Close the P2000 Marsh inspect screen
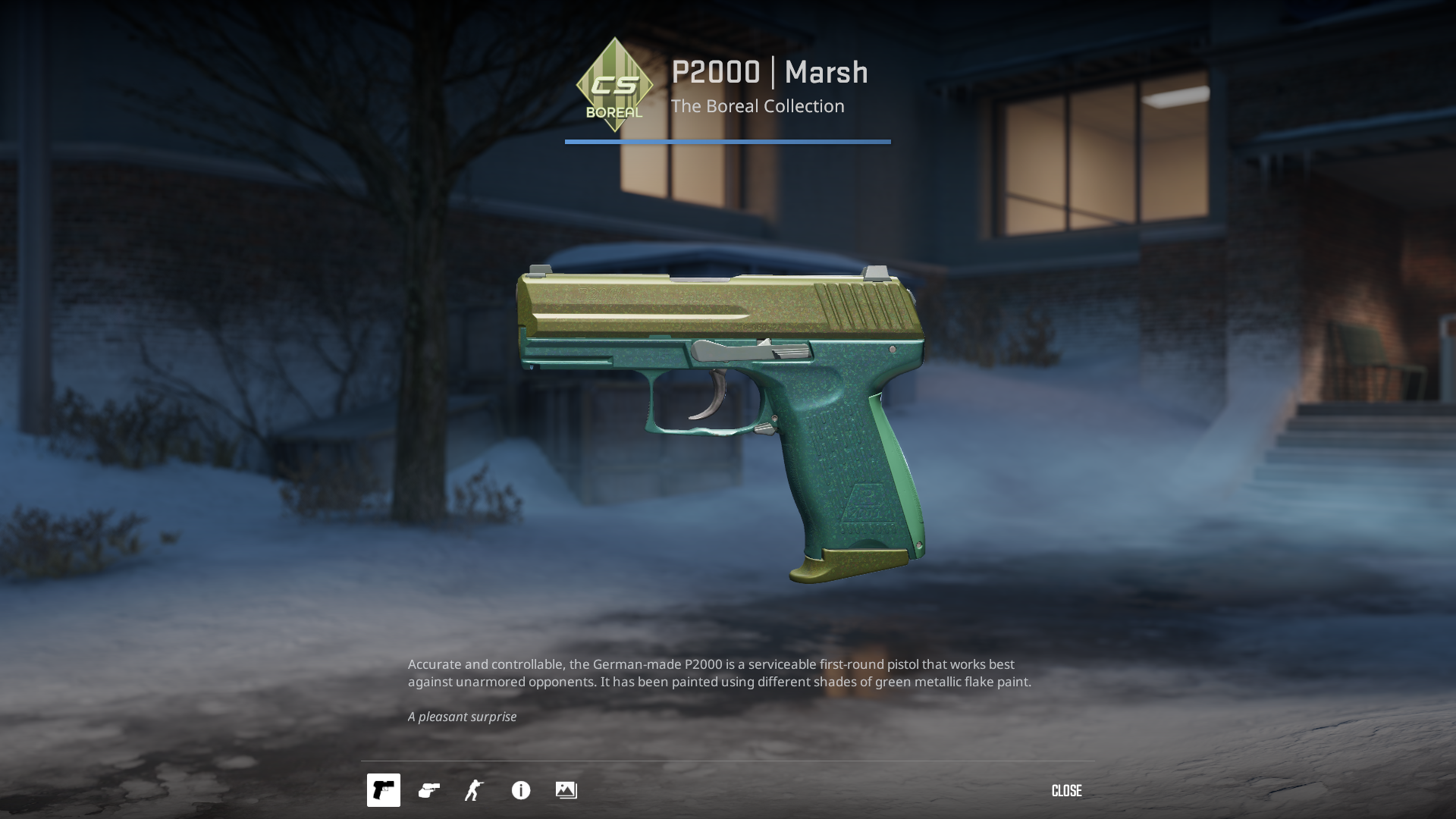The width and height of the screenshot is (1456, 819). [x=1066, y=791]
